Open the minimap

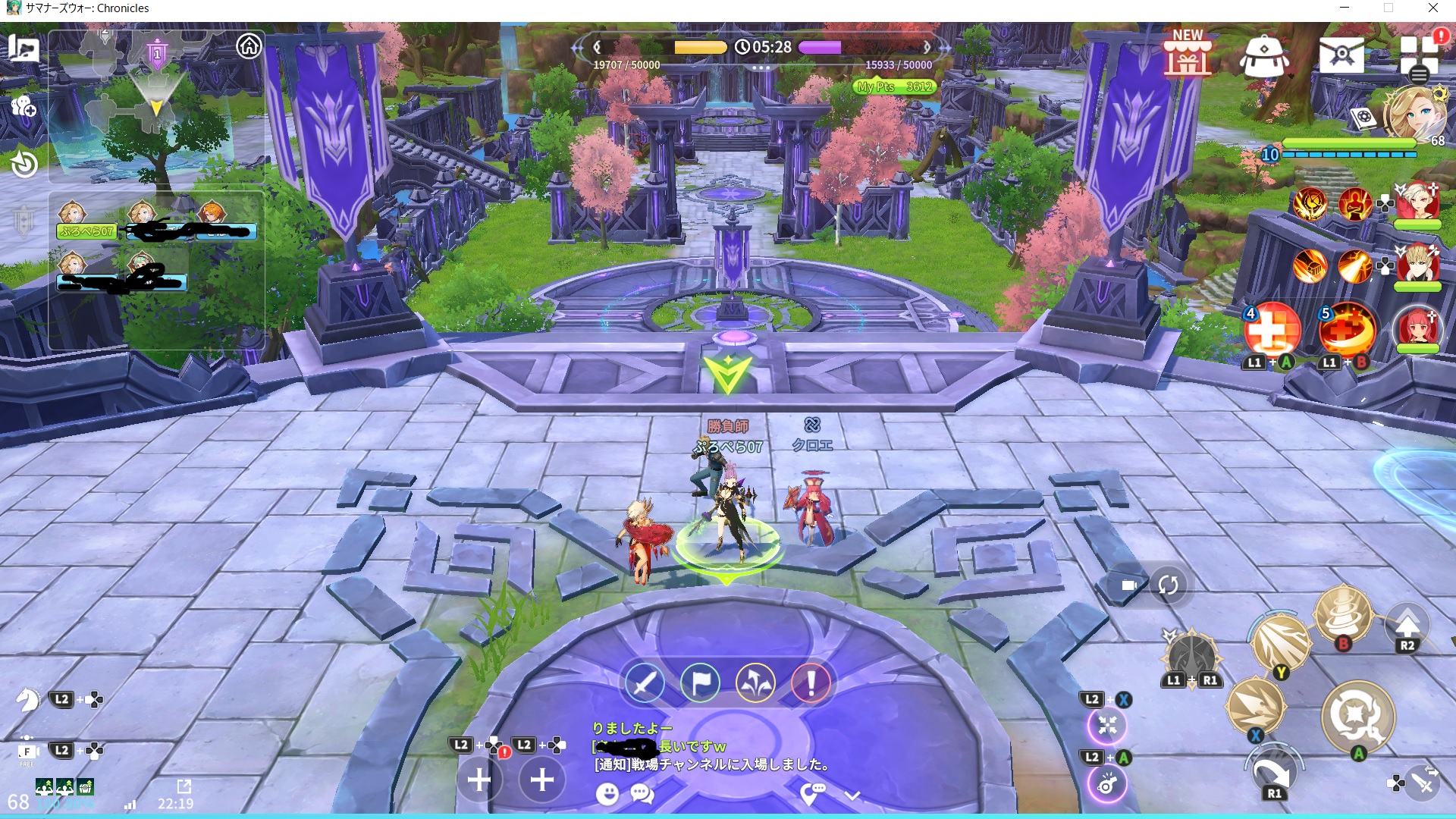click(155, 106)
